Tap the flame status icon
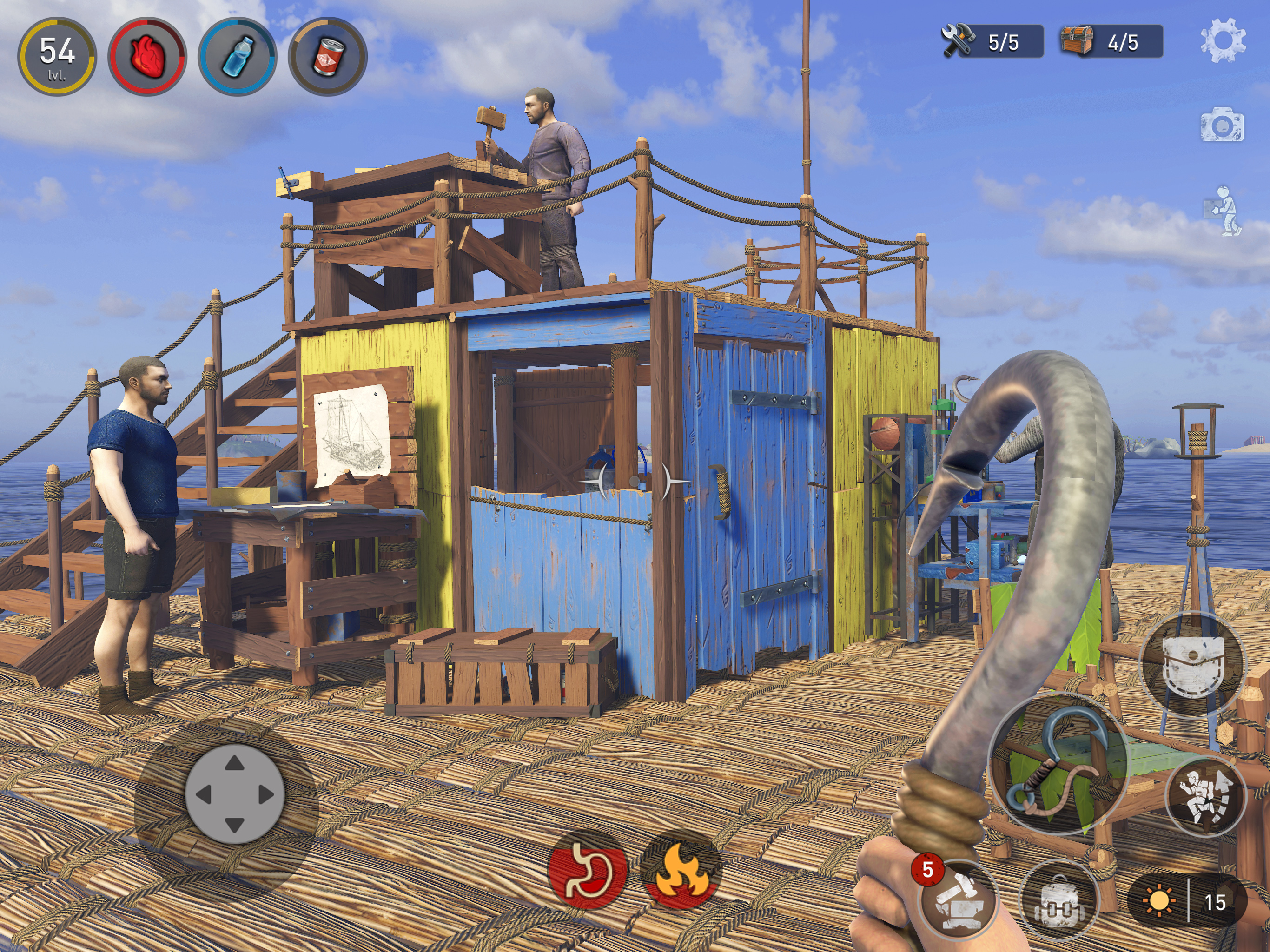The width and height of the screenshot is (1270, 952). [x=682, y=872]
